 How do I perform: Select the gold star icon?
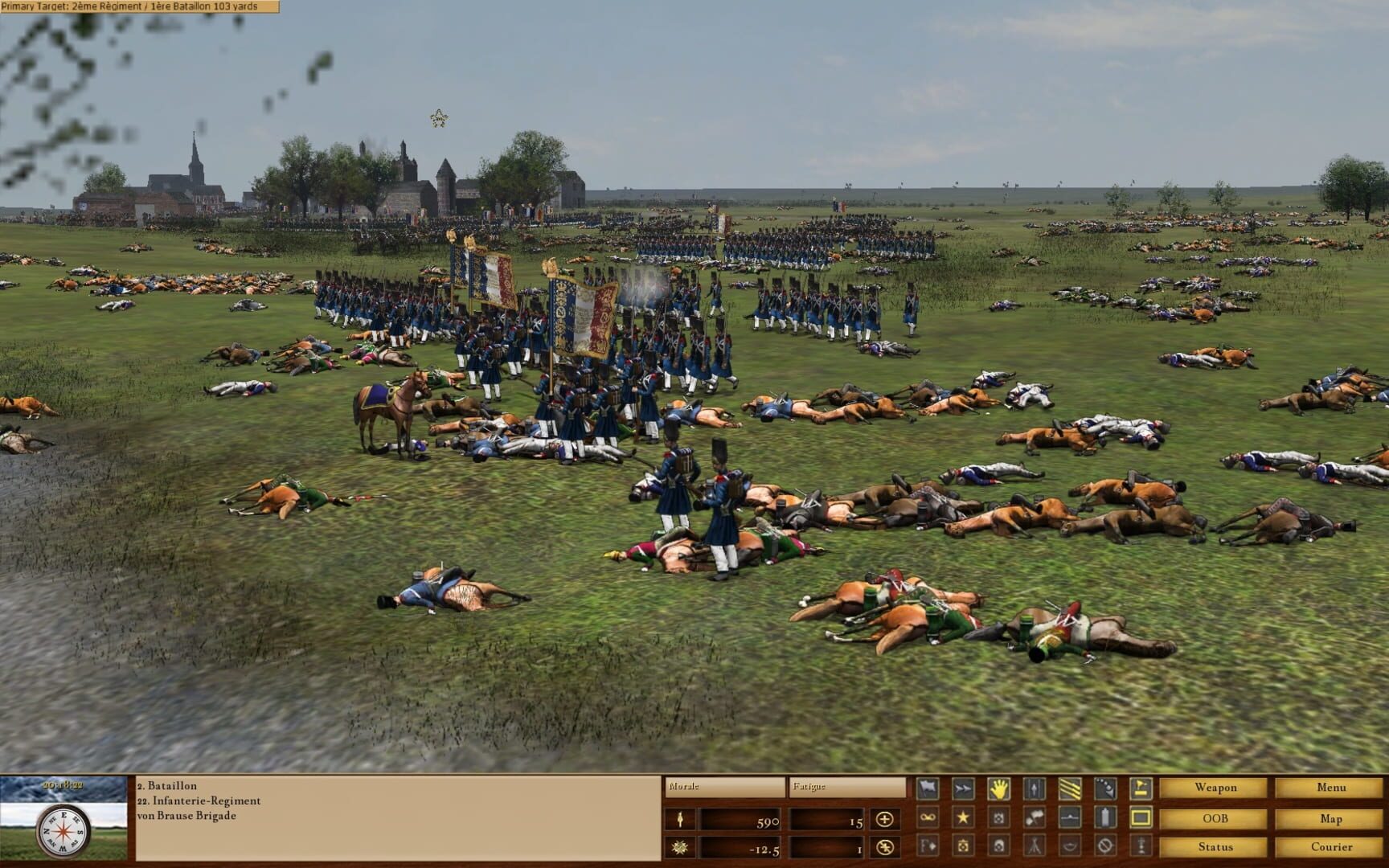pyautogui.click(x=962, y=817)
